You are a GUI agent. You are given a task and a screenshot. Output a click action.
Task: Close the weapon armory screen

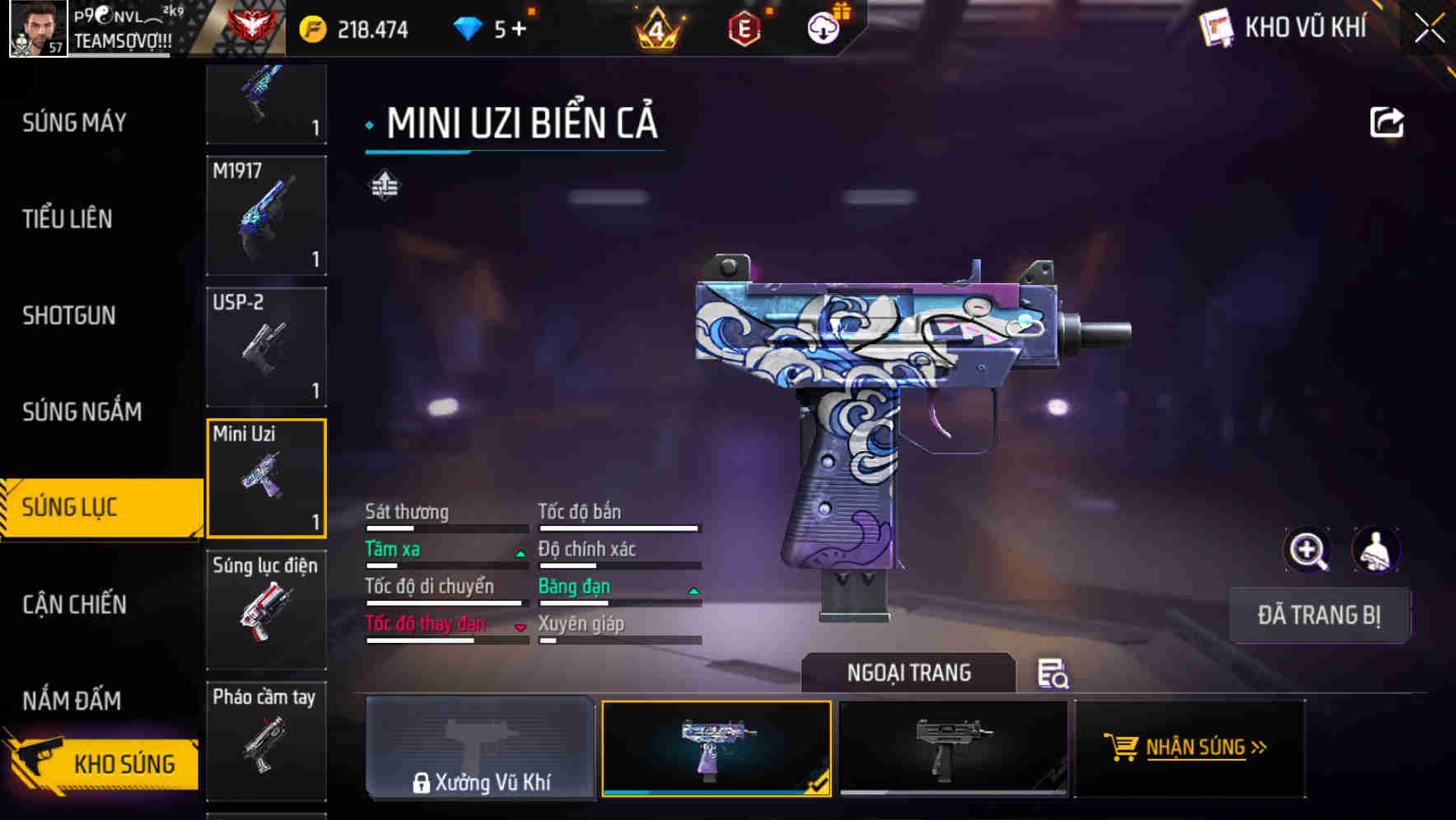(x=1429, y=29)
